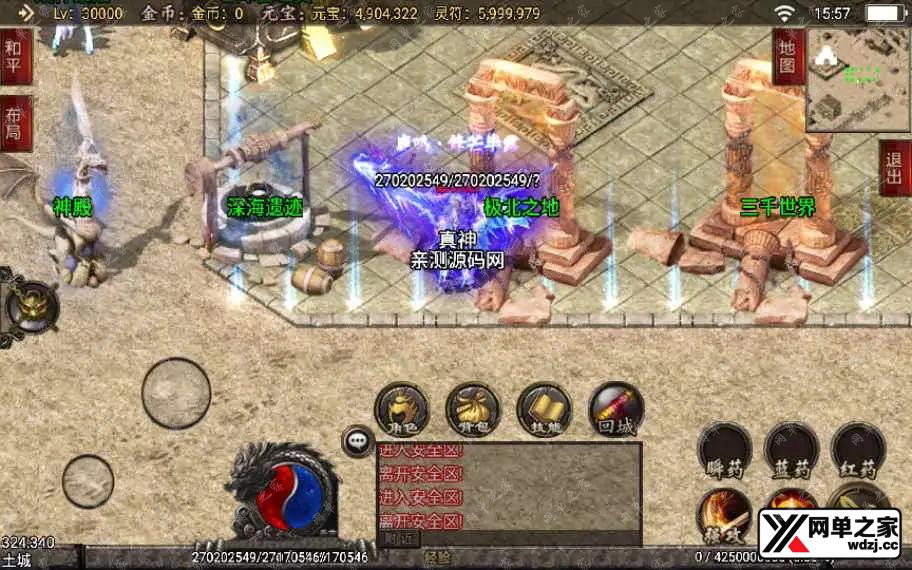Open the 地图 map button

point(788,56)
